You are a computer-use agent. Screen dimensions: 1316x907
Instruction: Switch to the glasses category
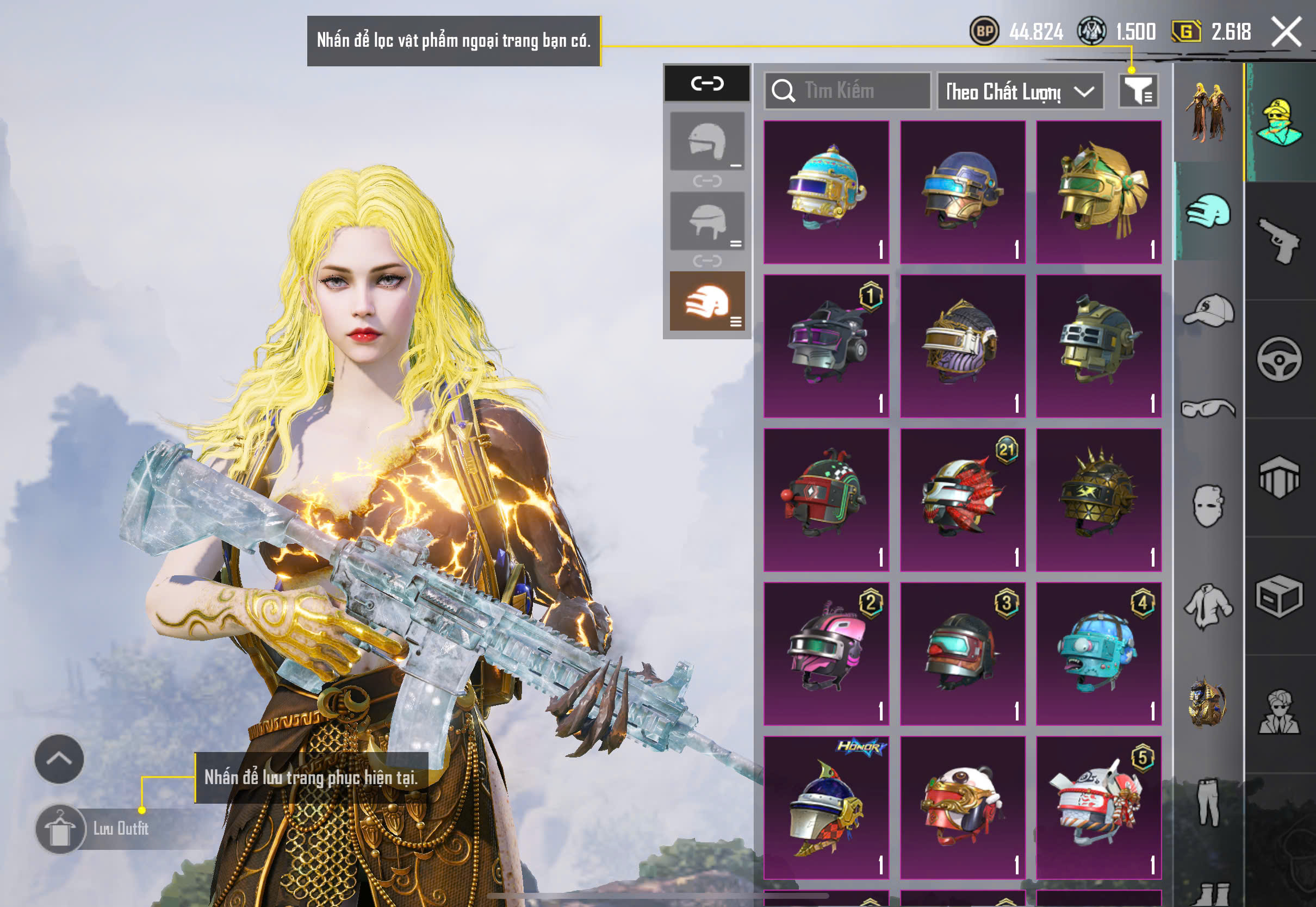pyautogui.click(x=1208, y=408)
